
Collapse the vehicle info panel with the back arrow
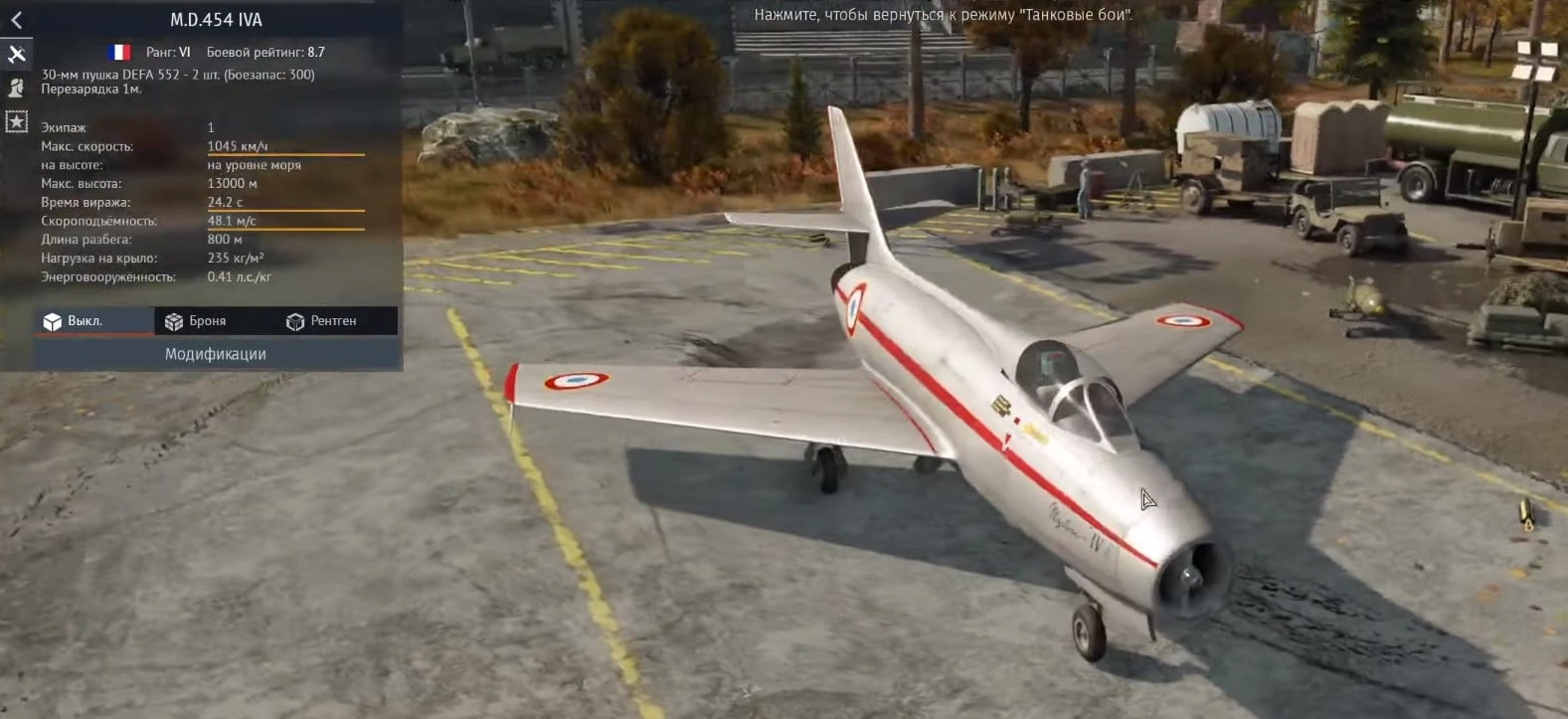pyautogui.click(x=16, y=20)
